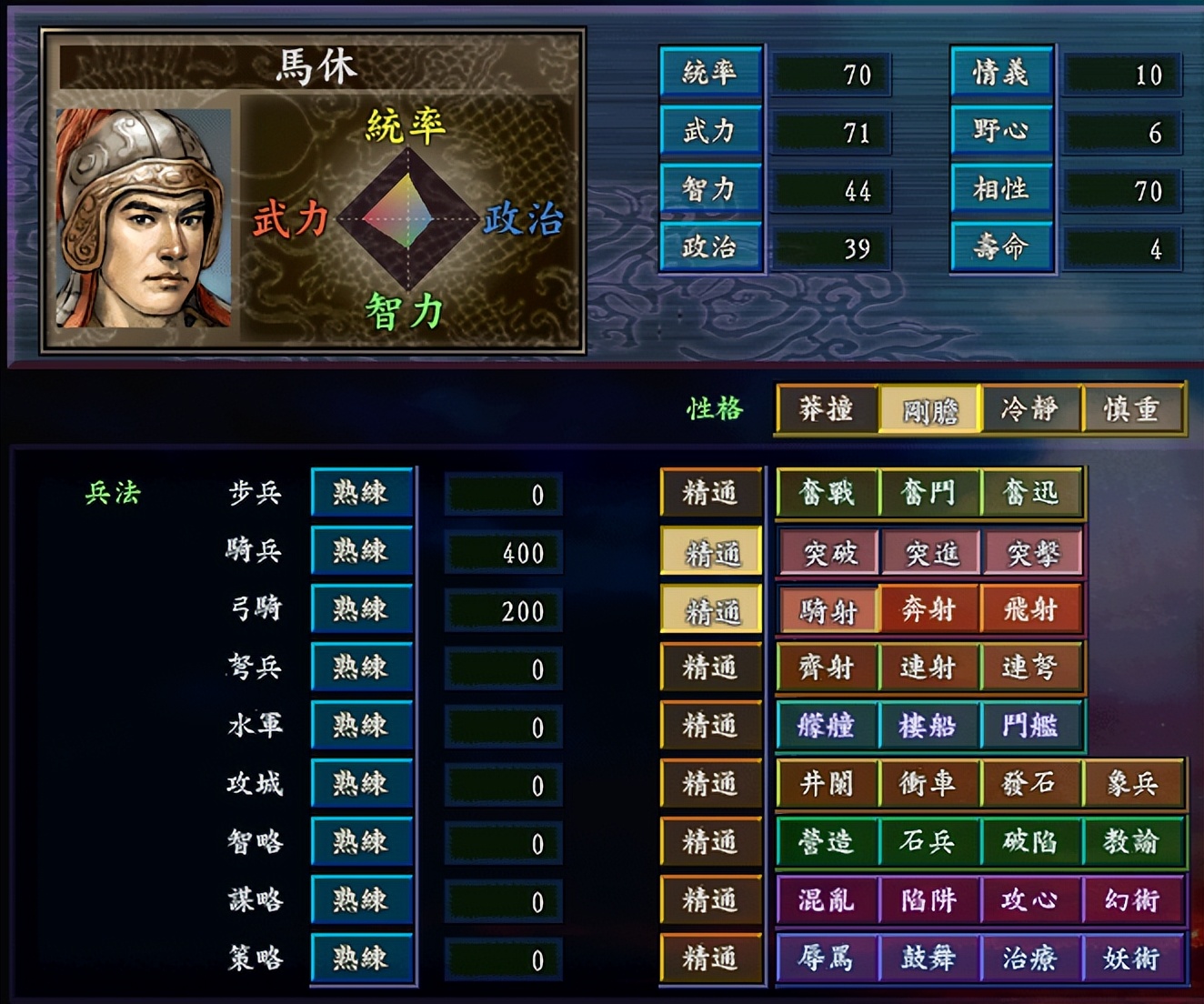Image resolution: width=1204 pixels, height=1004 pixels.
Task: Select the 混亂 strategy skill
Action: tap(826, 900)
